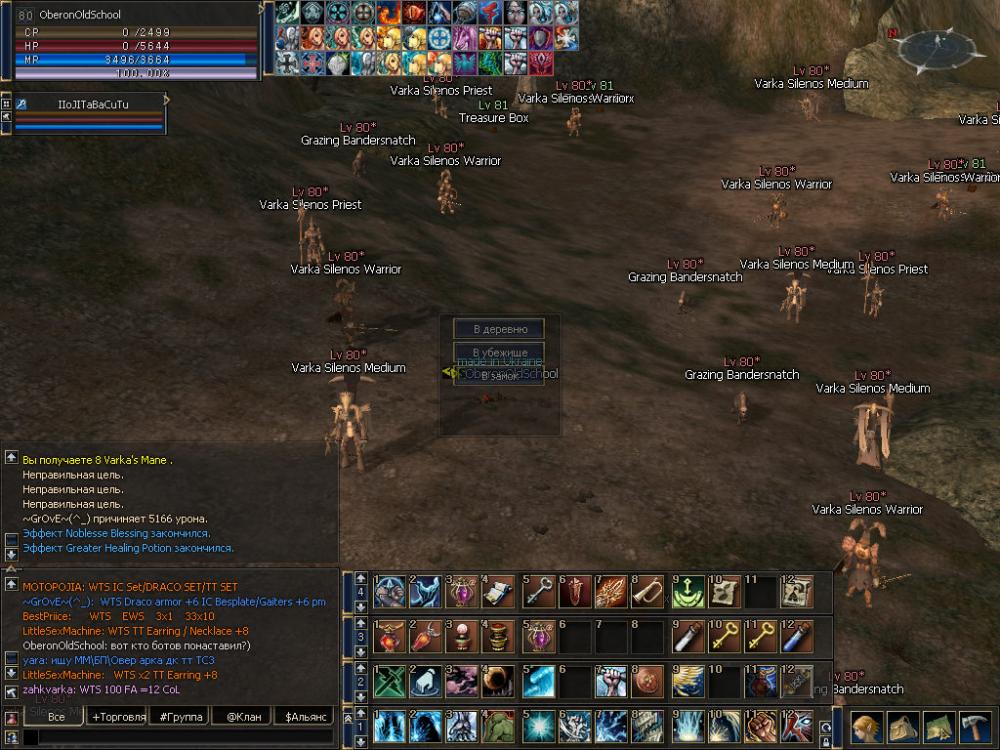The height and width of the screenshot is (750, 1000).
Task: Switch to the "+Торговля" chat tab
Action: click(x=118, y=716)
